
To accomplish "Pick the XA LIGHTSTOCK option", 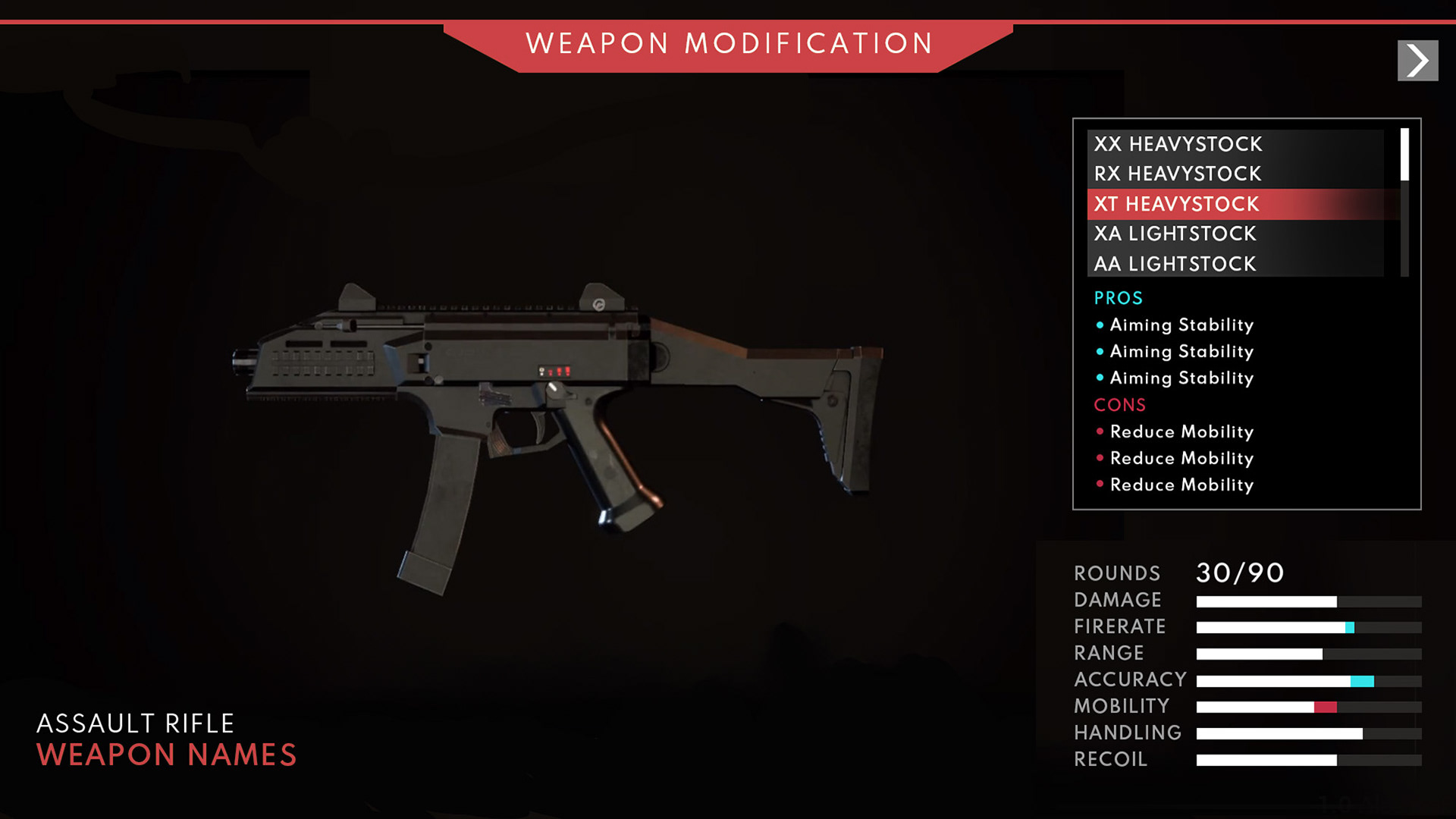I will (1235, 234).
